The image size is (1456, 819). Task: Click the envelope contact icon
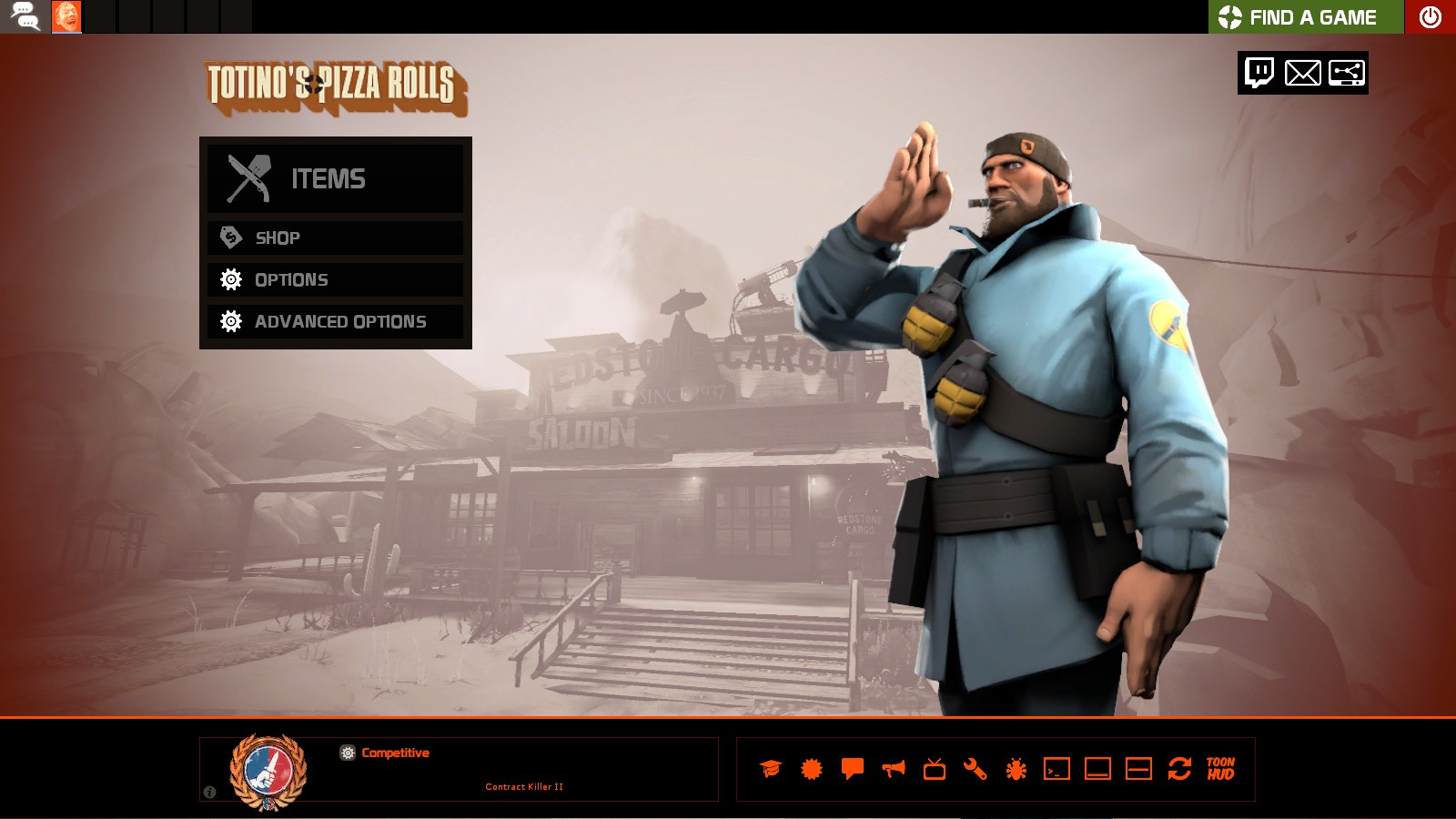[x=1303, y=74]
